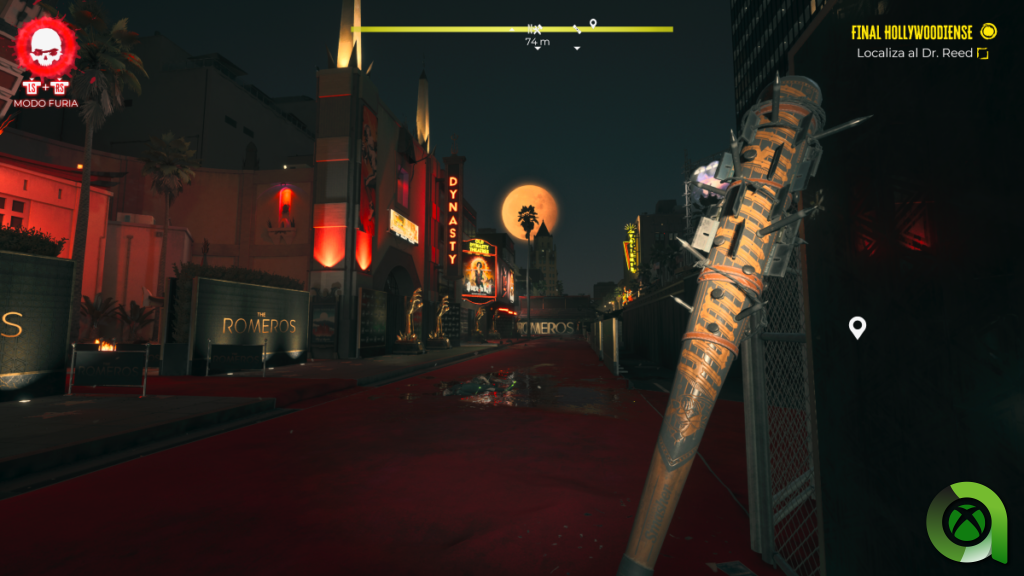Click the Xbox logo watermark
1024x576 pixels.
pyautogui.click(x=966, y=522)
